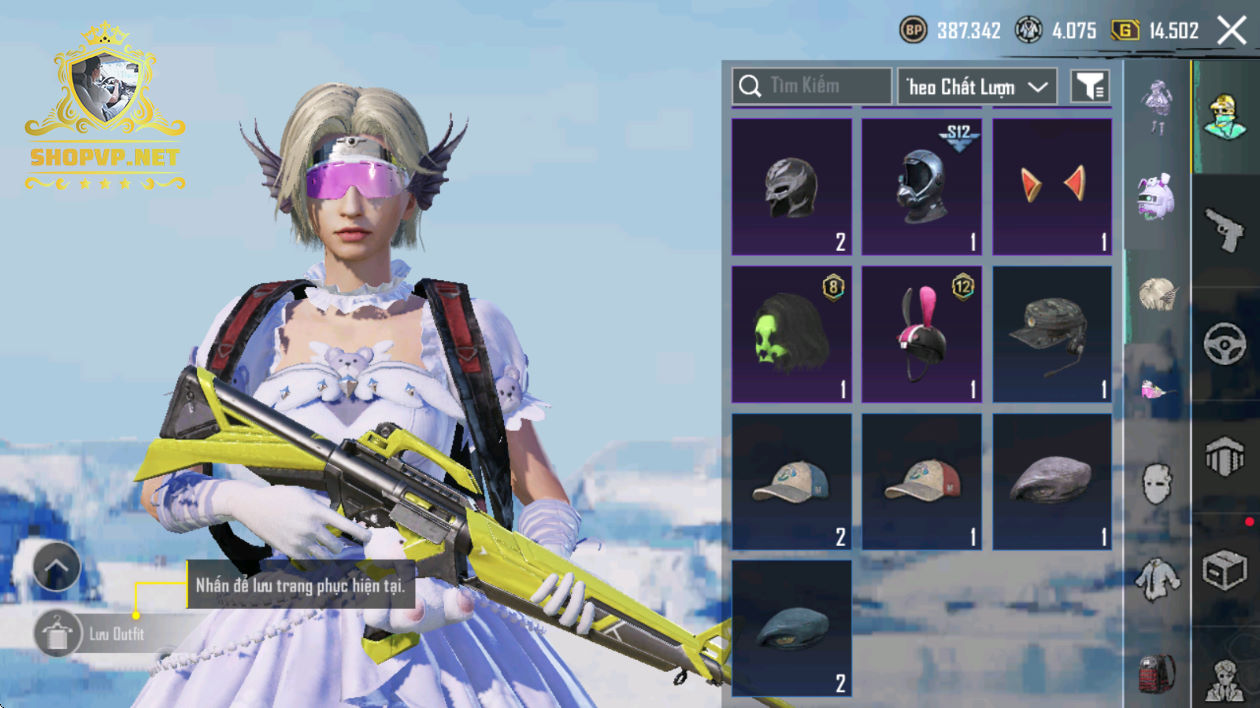
Task: Open the vehicle steering wheel tab
Action: 1224,345
